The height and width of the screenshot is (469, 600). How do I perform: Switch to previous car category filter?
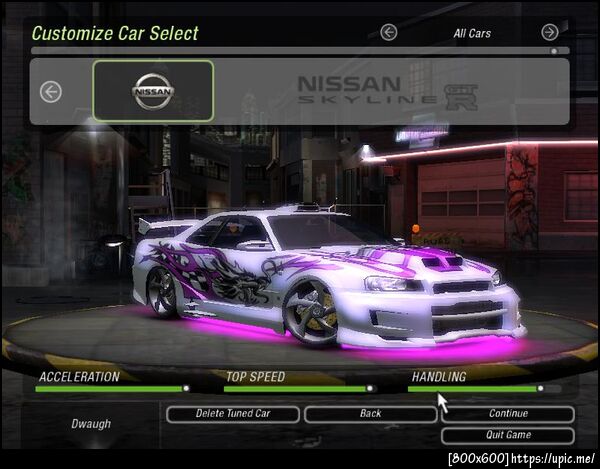pos(389,32)
